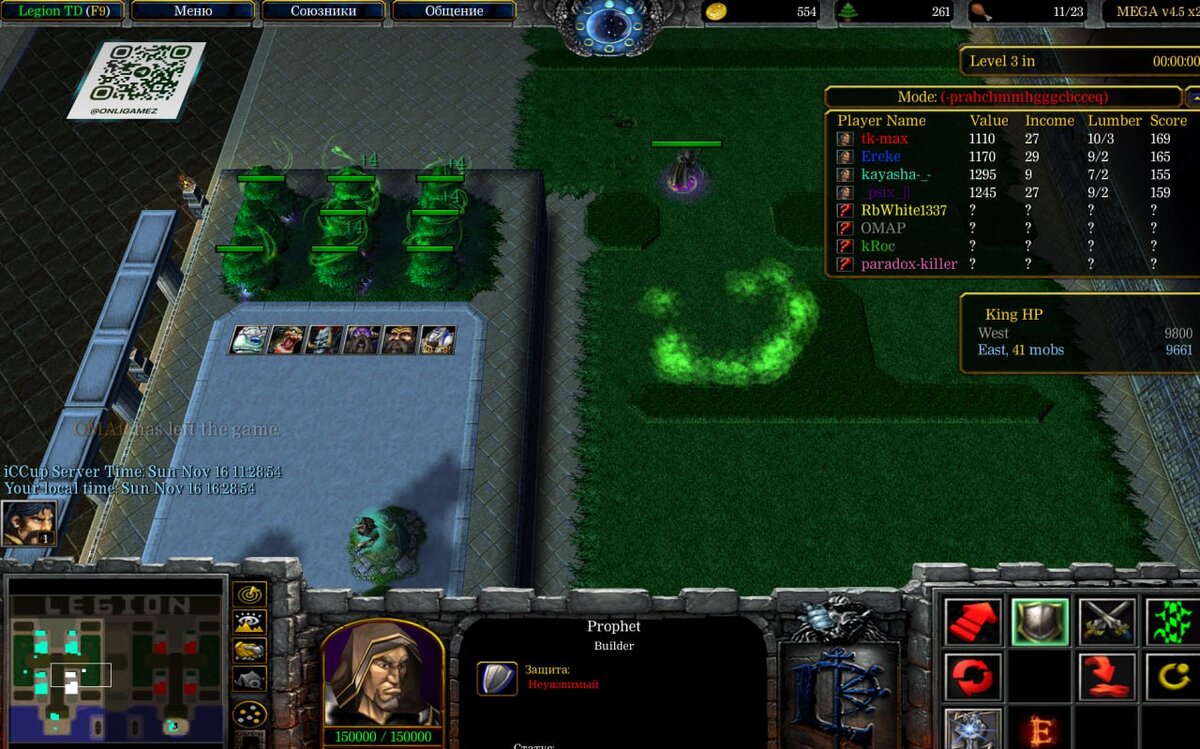Choose the crossed swords command
The image size is (1200, 749).
[1107, 622]
